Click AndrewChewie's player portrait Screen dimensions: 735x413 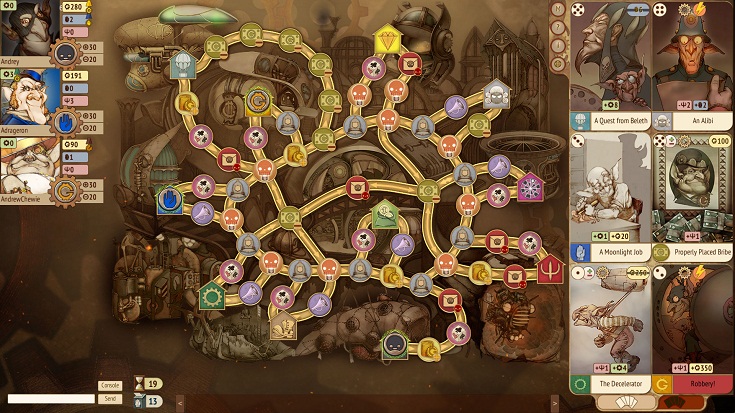[x=28, y=163]
